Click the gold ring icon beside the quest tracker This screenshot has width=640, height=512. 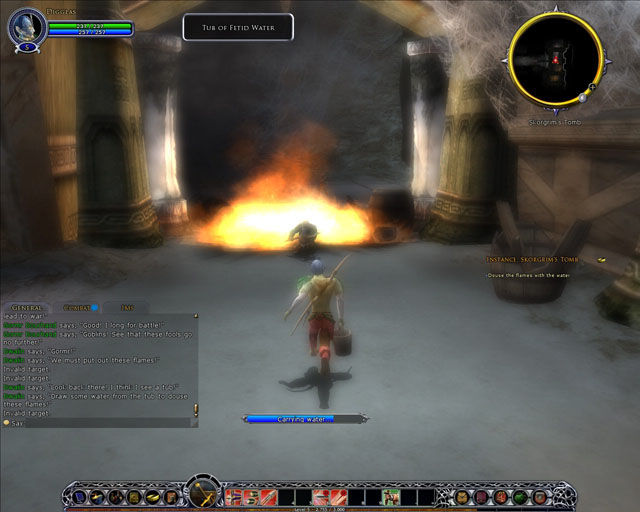(602, 260)
